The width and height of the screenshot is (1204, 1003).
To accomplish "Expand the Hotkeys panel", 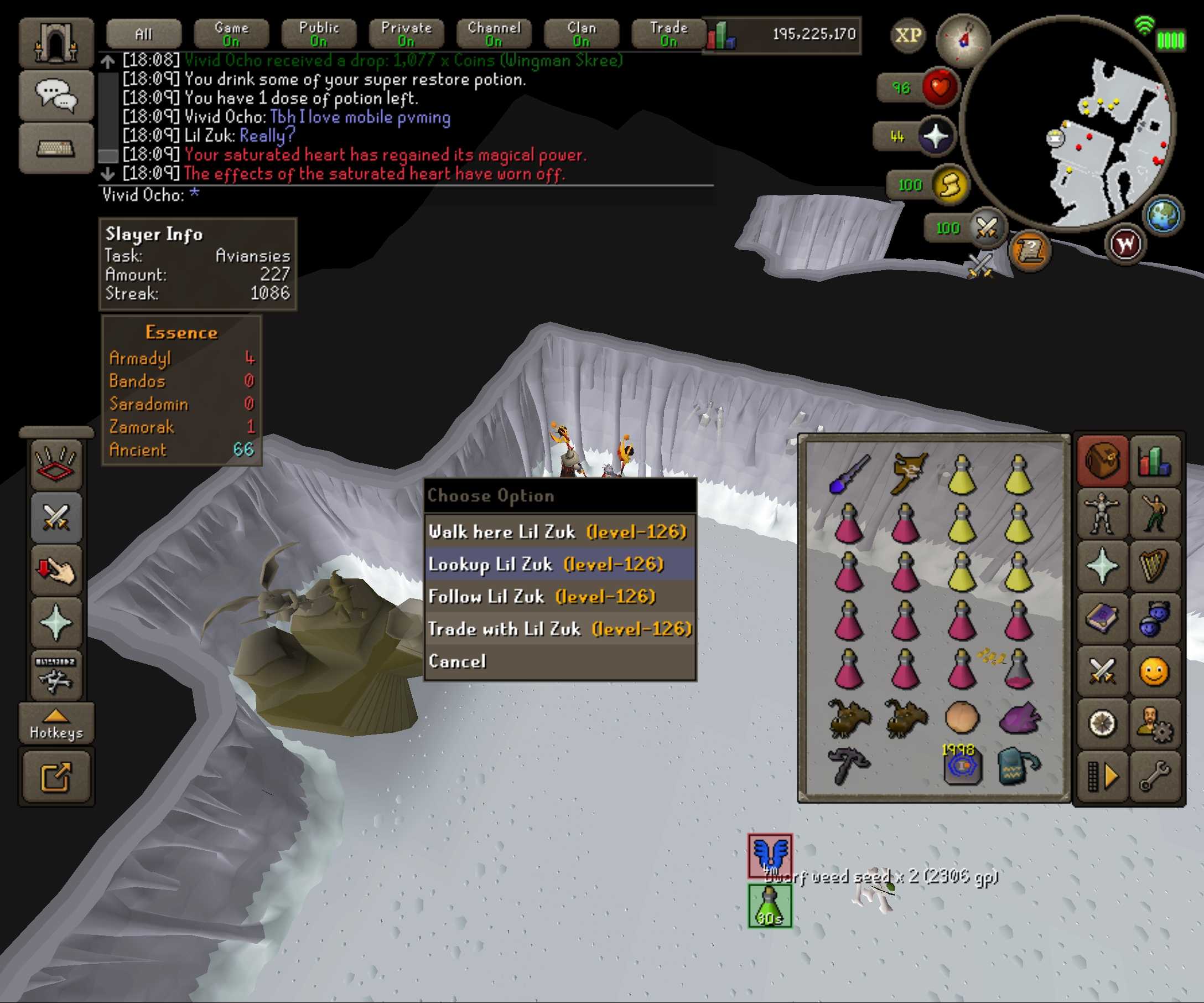I will [x=56, y=723].
